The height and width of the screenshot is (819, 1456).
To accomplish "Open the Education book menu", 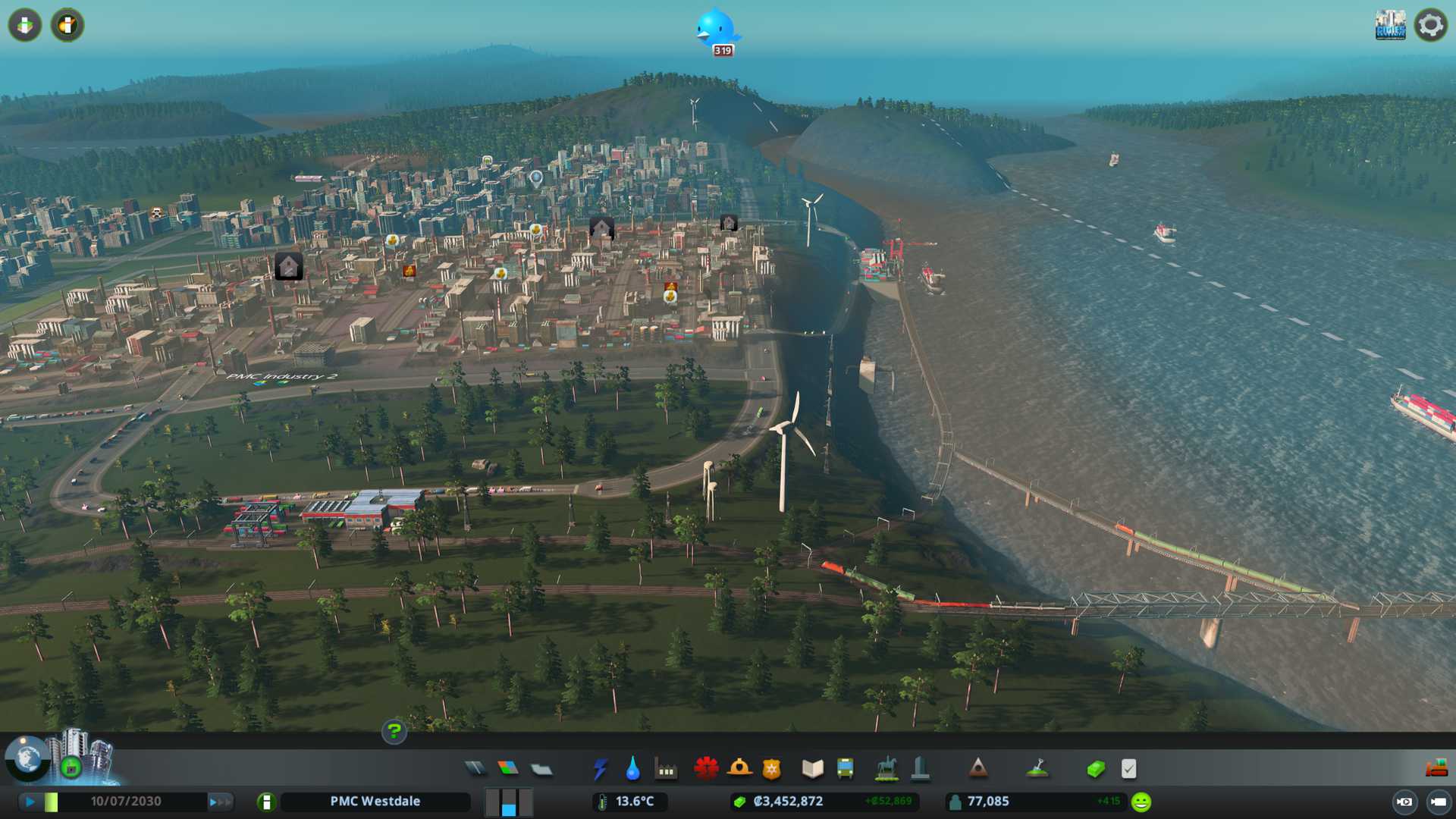I will click(x=812, y=769).
